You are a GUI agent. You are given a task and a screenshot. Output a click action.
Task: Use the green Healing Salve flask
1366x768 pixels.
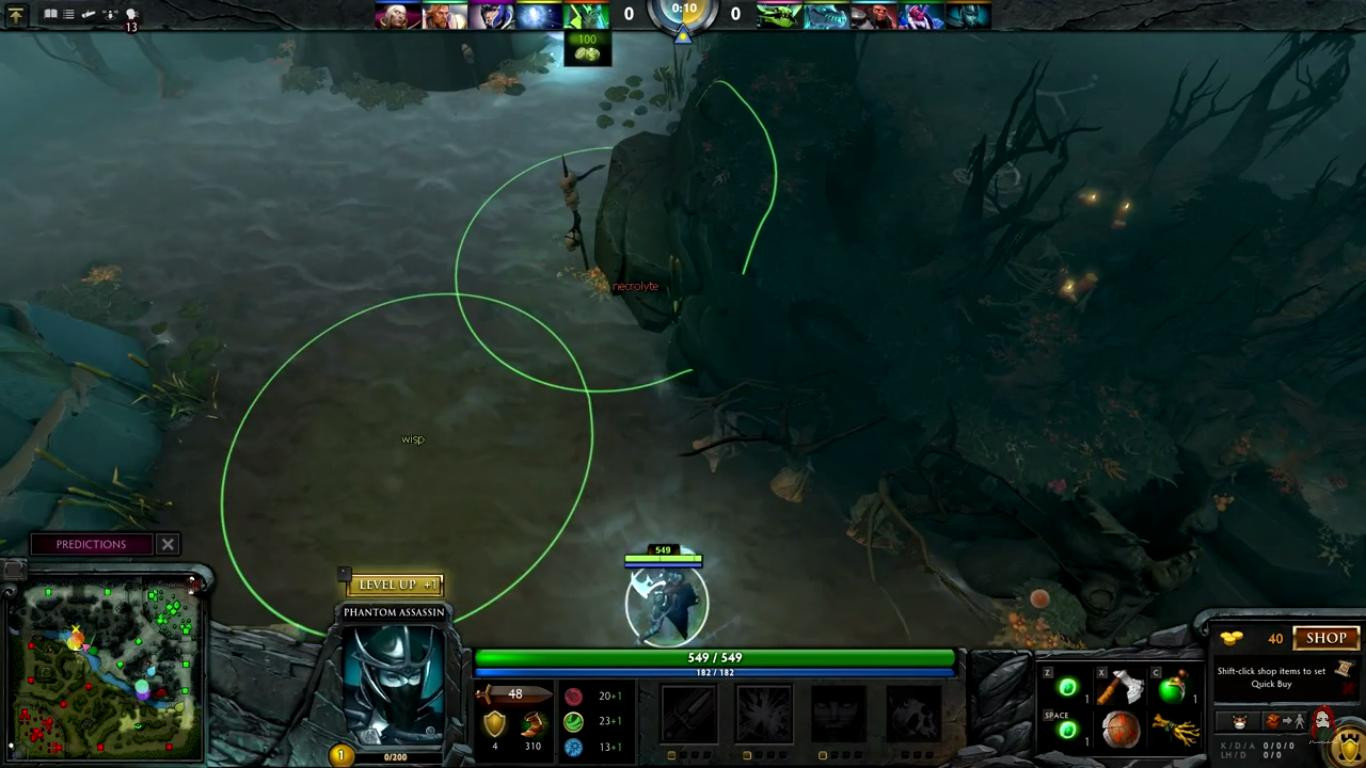click(x=1172, y=689)
